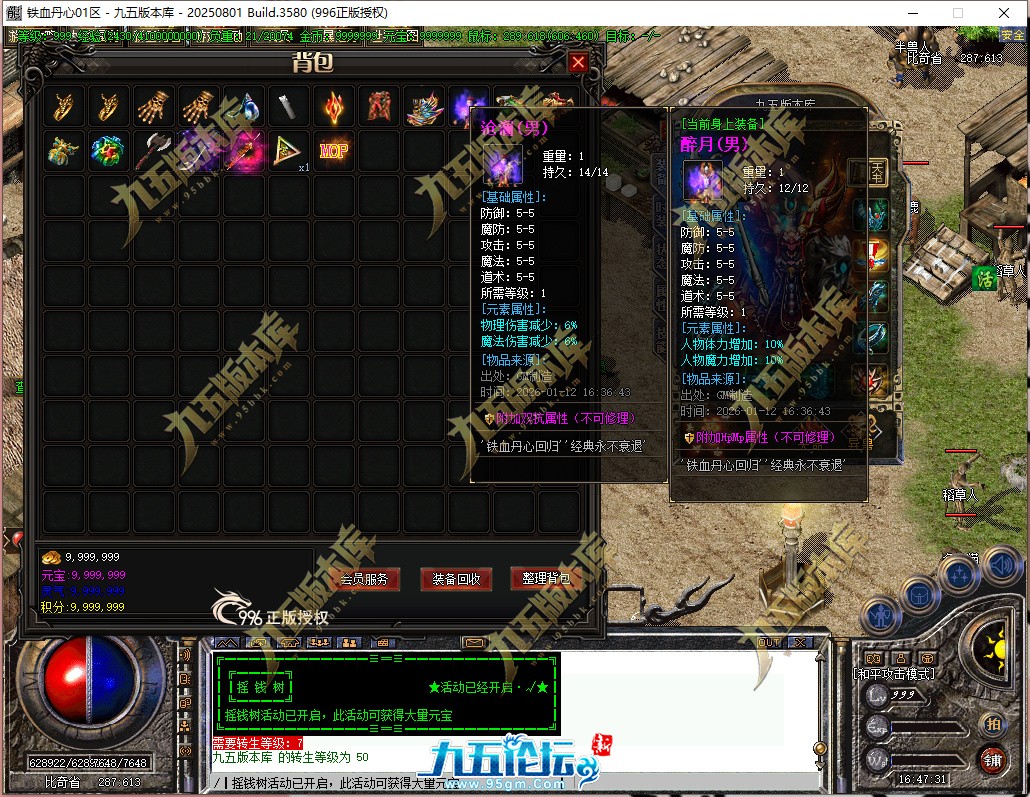The width and height of the screenshot is (1030, 797).
Task: Pick the blue potion flask item
Action: [244, 105]
